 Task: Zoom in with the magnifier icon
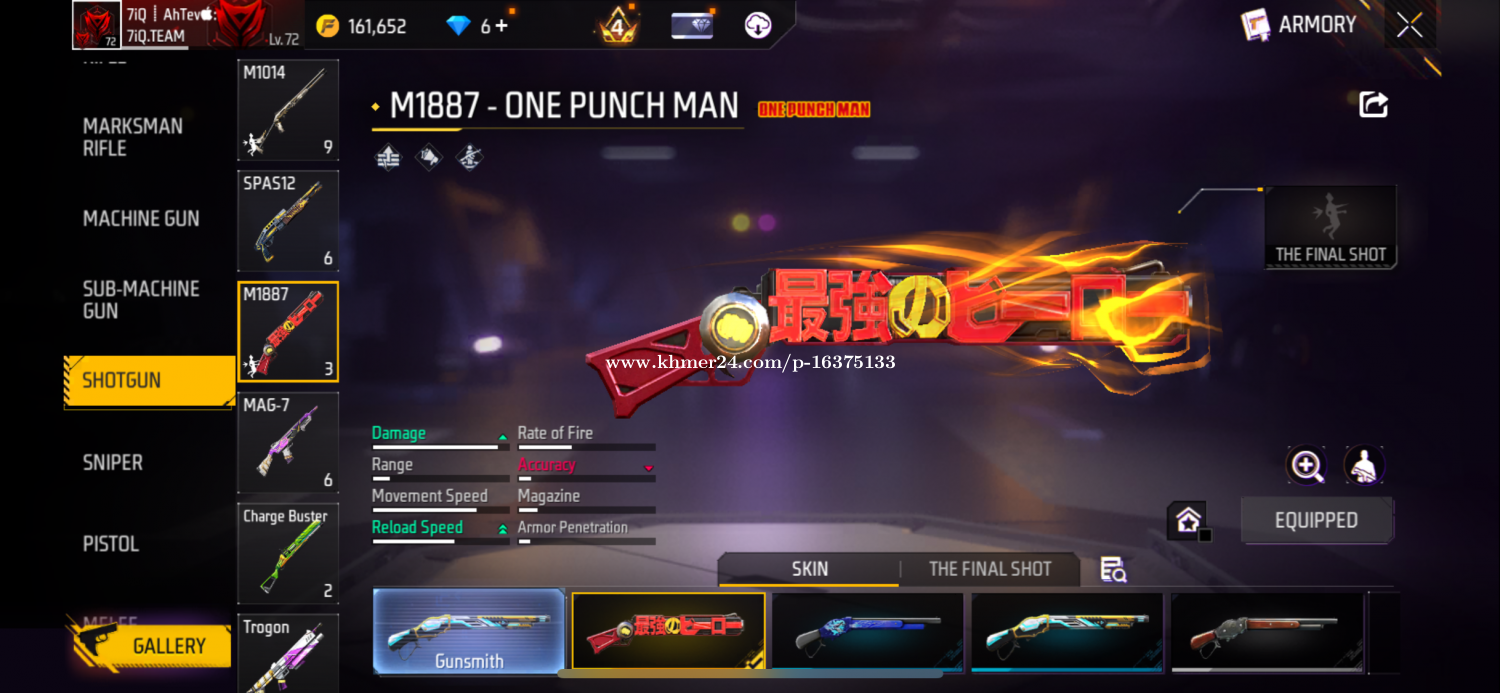(x=1307, y=465)
